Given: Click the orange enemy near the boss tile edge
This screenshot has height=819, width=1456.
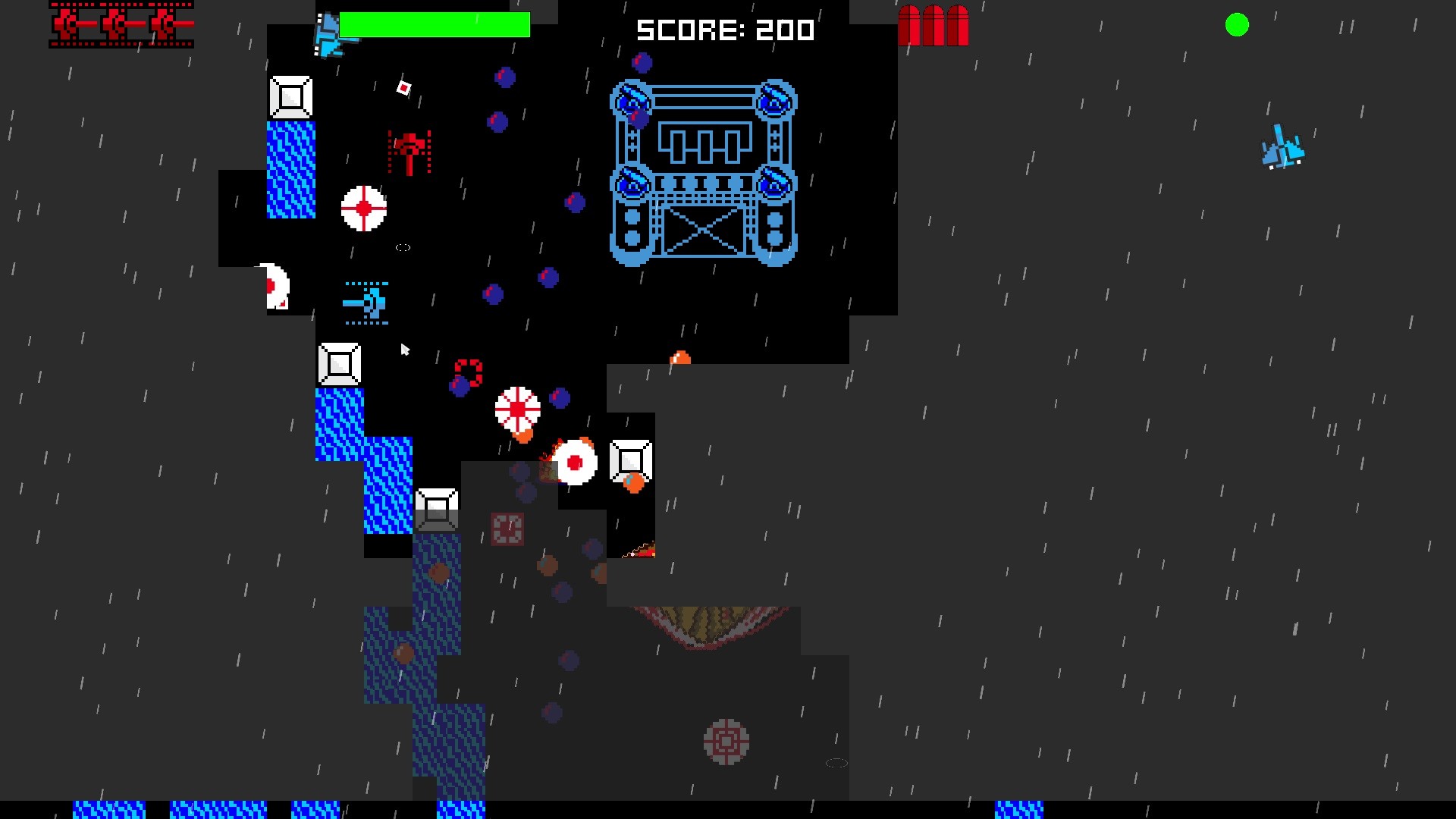Looking at the screenshot, I should click(679, 356).
